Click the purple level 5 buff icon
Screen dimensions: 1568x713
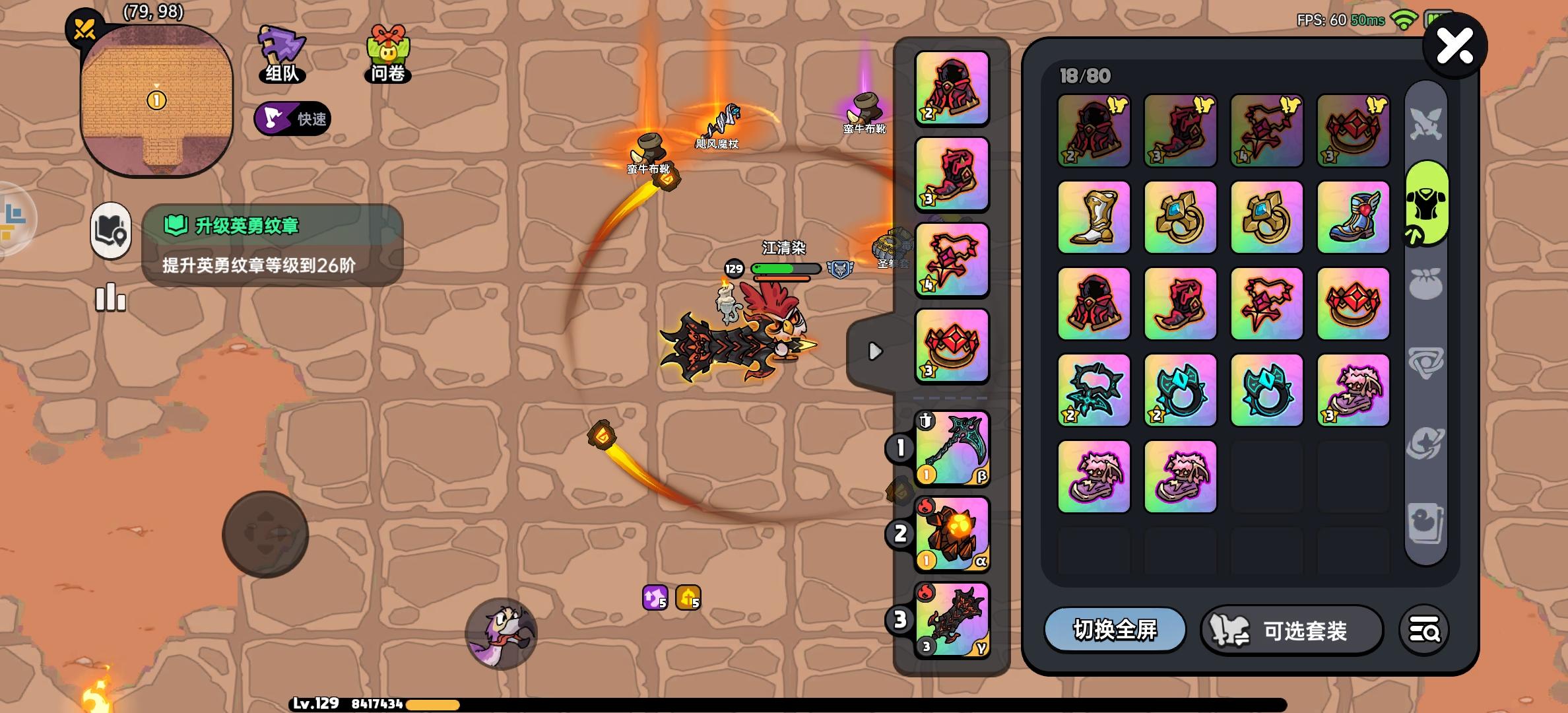(x=655, y=597)
